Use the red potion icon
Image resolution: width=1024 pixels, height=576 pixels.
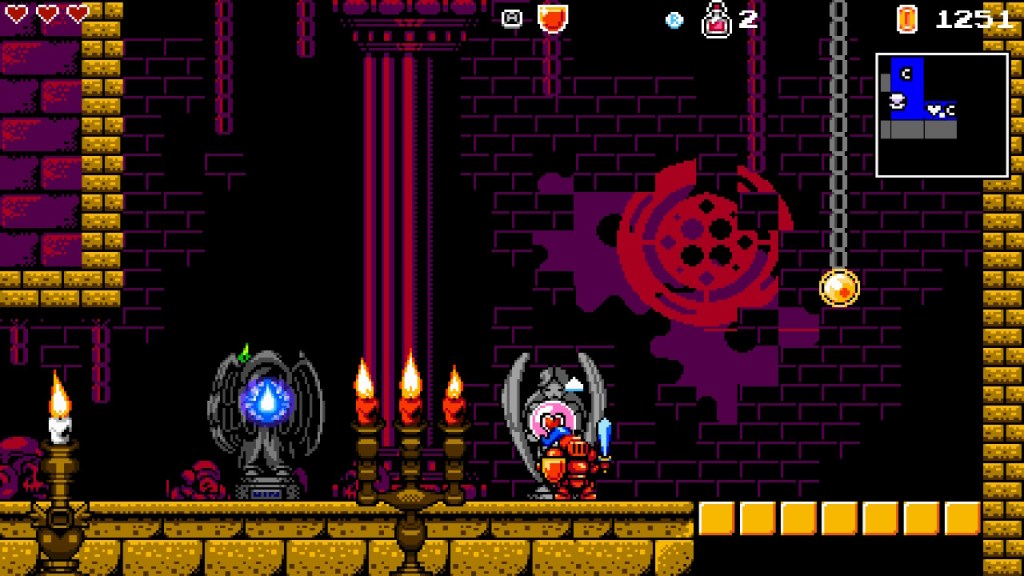click(x=716, y=19)
